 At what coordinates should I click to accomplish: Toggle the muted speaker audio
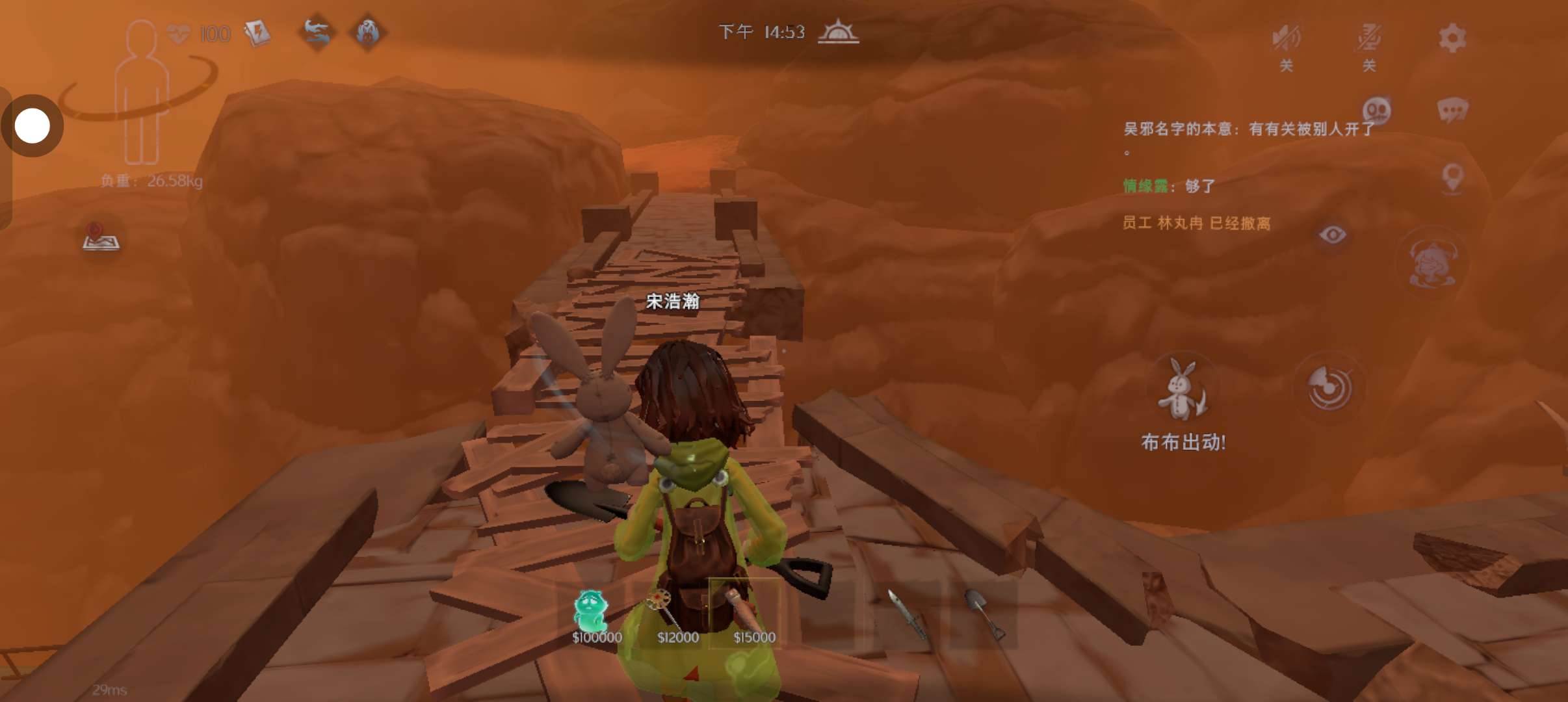point(1286,39)
